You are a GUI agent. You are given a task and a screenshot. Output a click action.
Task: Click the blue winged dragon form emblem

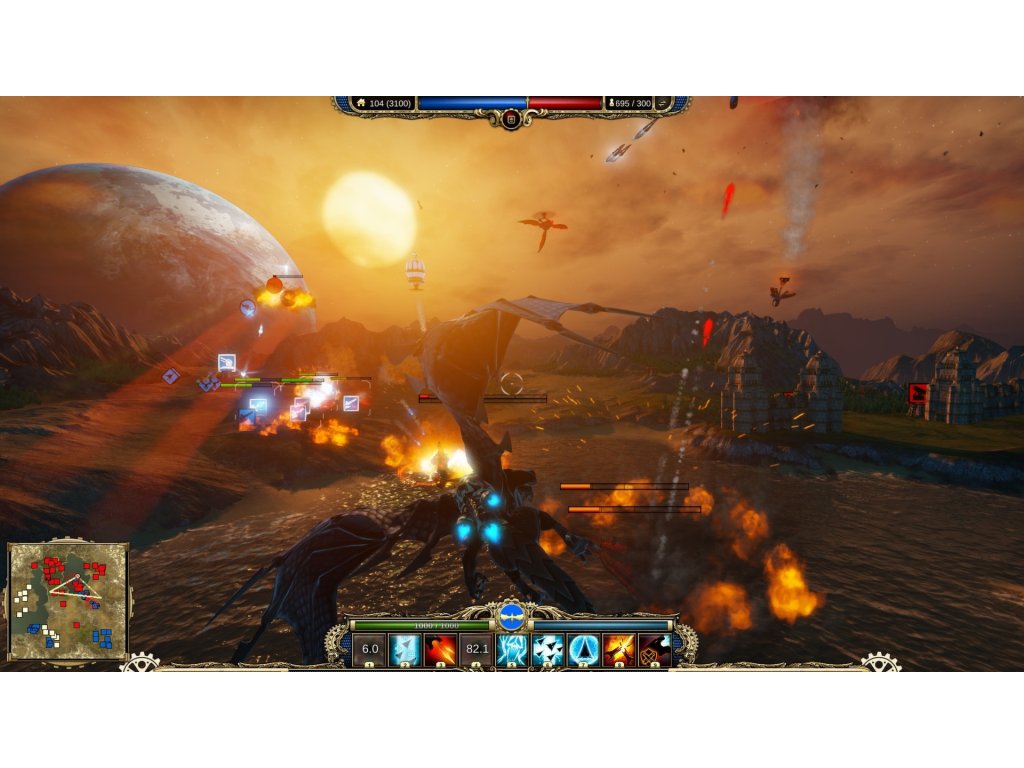[x=512, y=615]
